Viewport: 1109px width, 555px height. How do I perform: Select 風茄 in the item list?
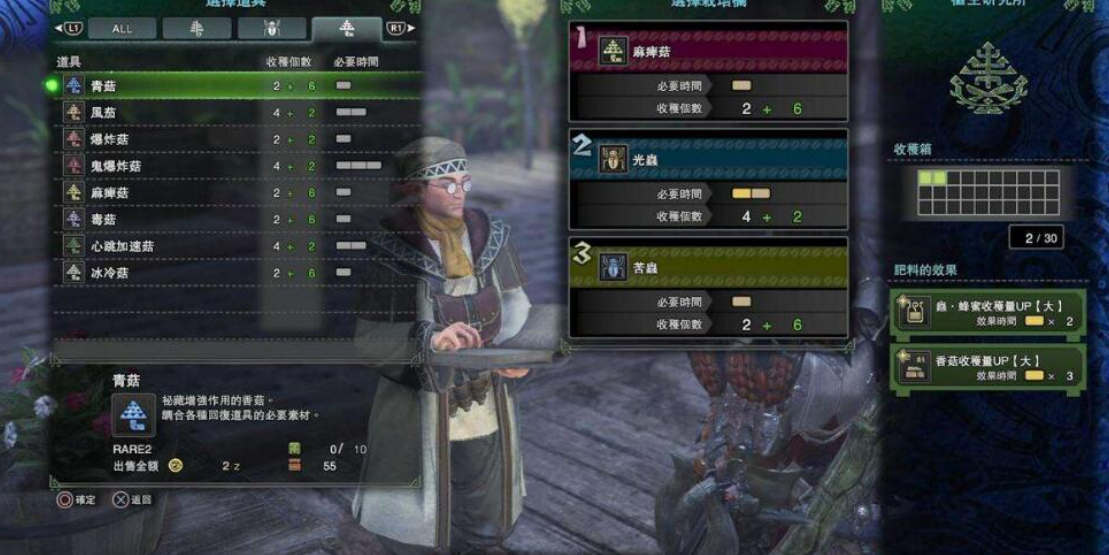[x=235, y=113]
